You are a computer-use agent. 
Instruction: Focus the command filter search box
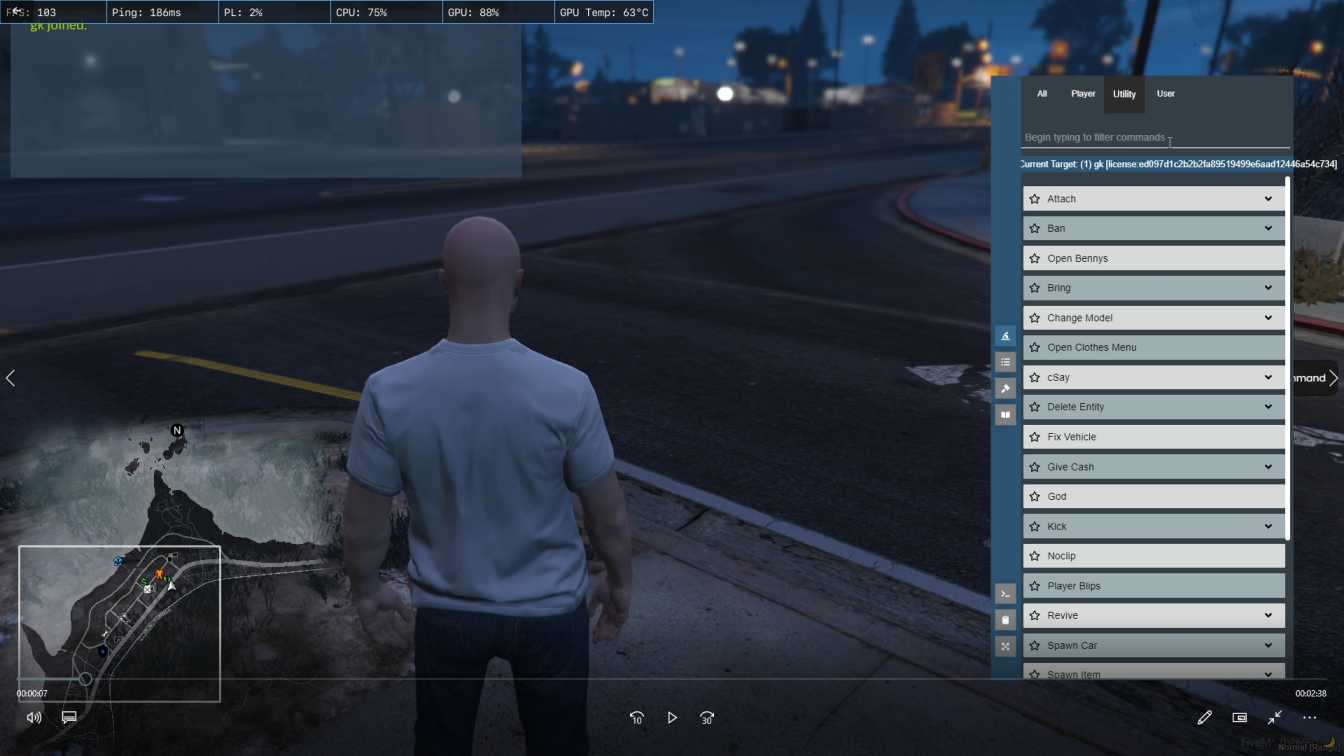(x=1150, y=138)
